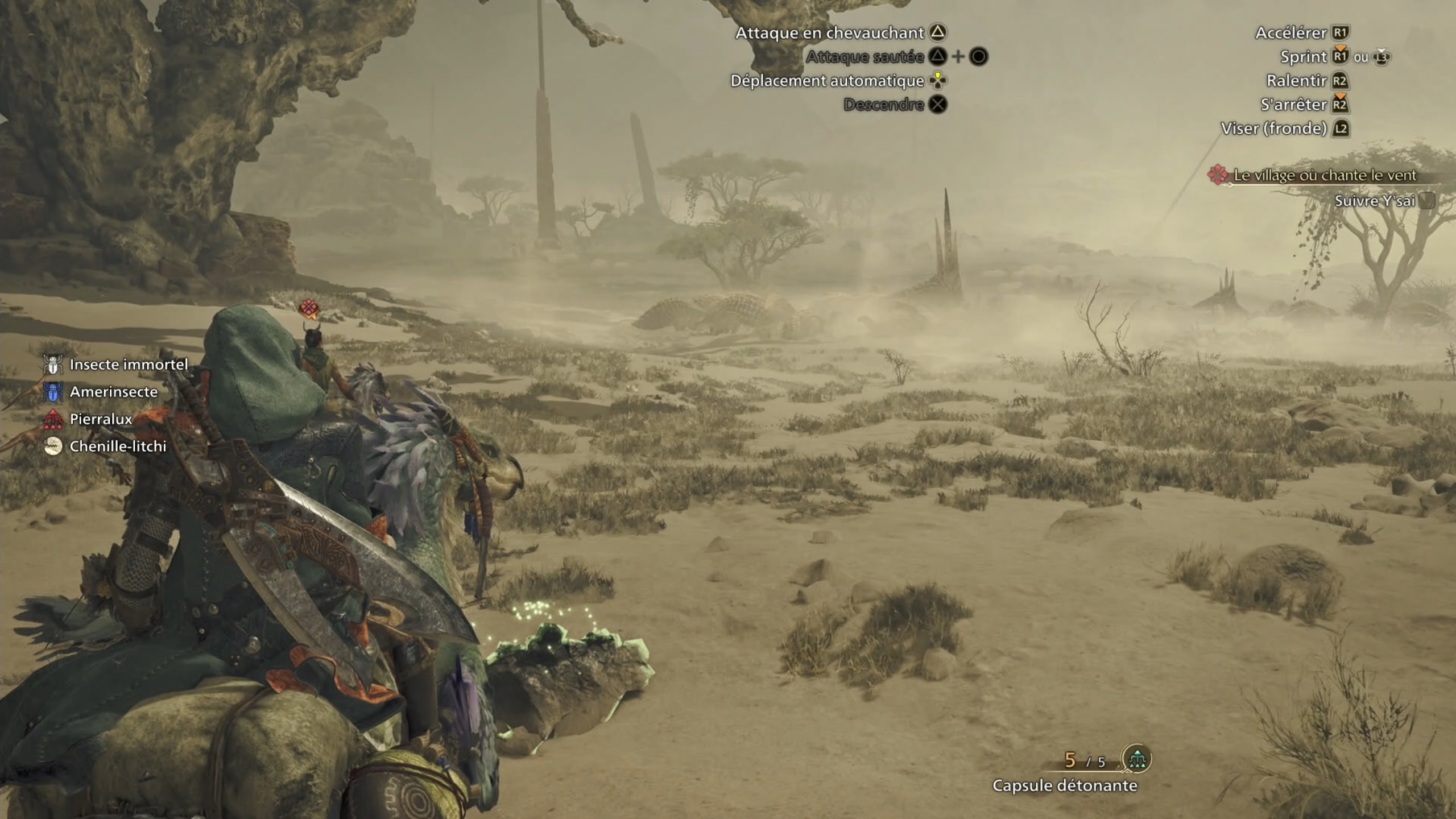1456x819 pixels.
Task: Click the Chenille-litchi icon
Action: (52, 446)
